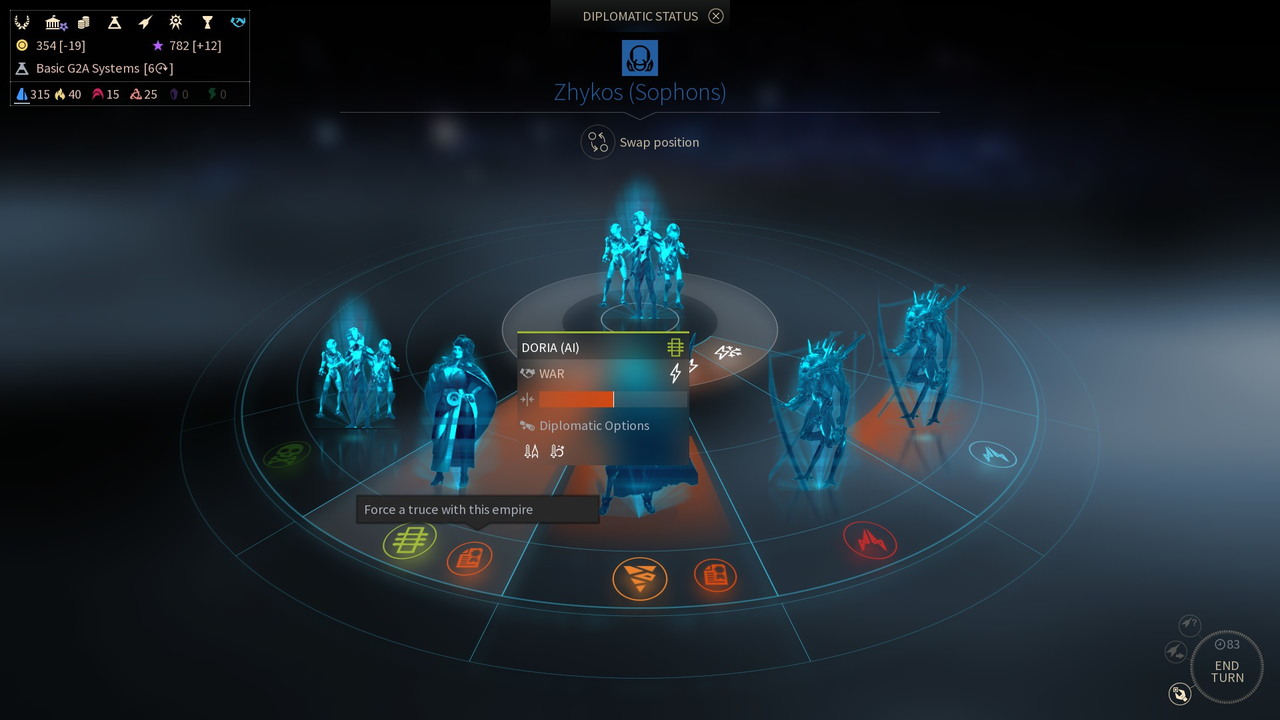This screenshot has width=1280, height=720.
Task: Click the white-blue jagged-line faction emblem
Action: (x=993, y=455)
